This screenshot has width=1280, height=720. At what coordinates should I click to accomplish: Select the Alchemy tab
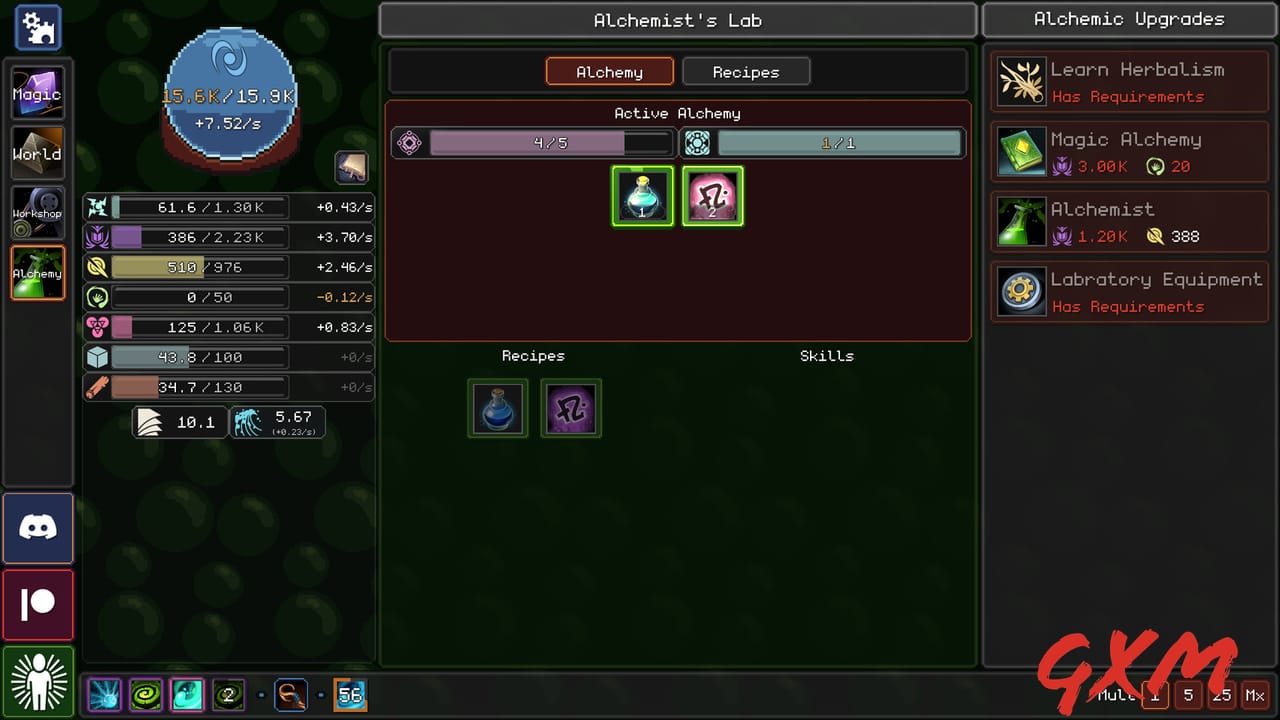click(x=609, y=71)
